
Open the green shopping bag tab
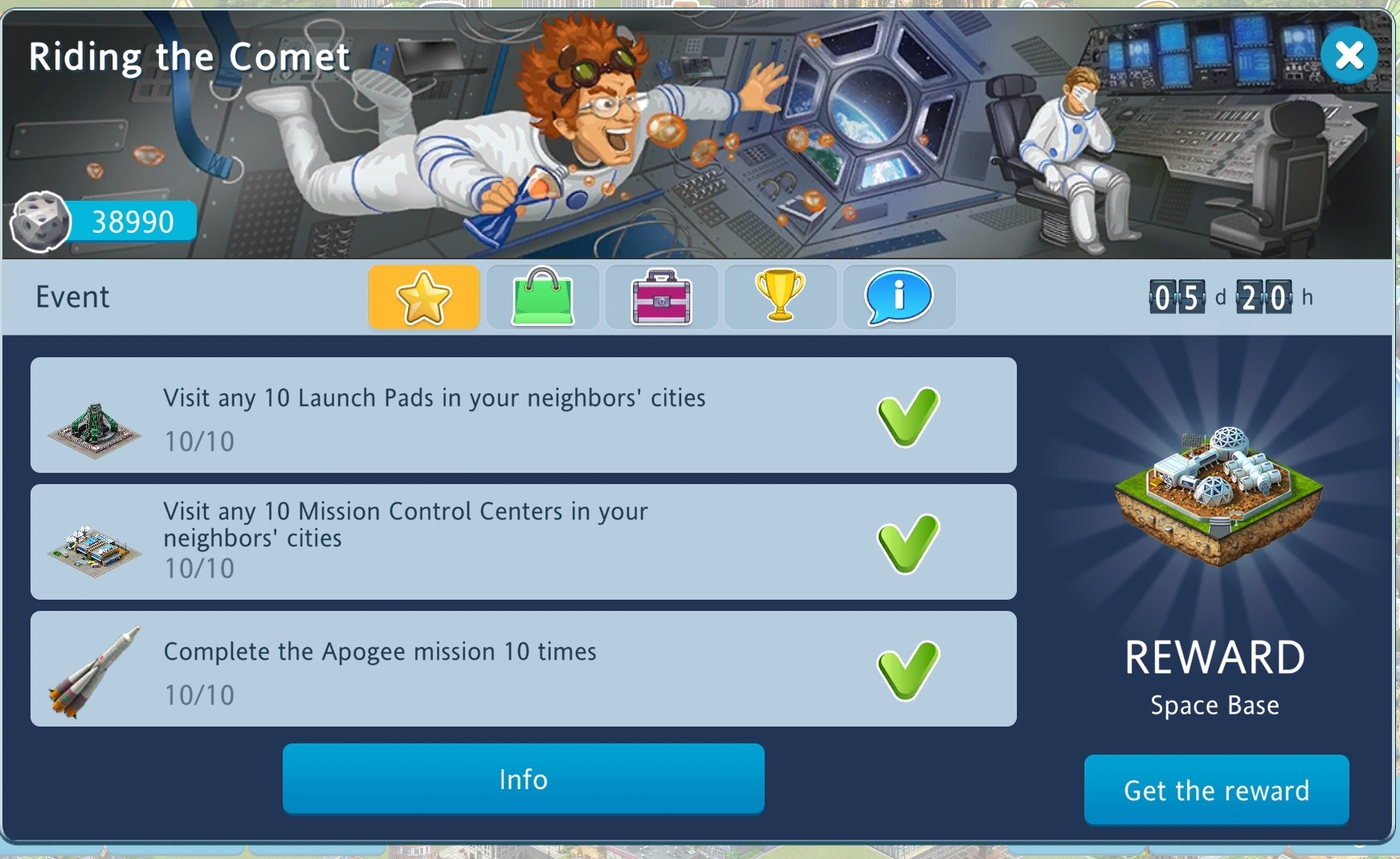coord(543,297)
